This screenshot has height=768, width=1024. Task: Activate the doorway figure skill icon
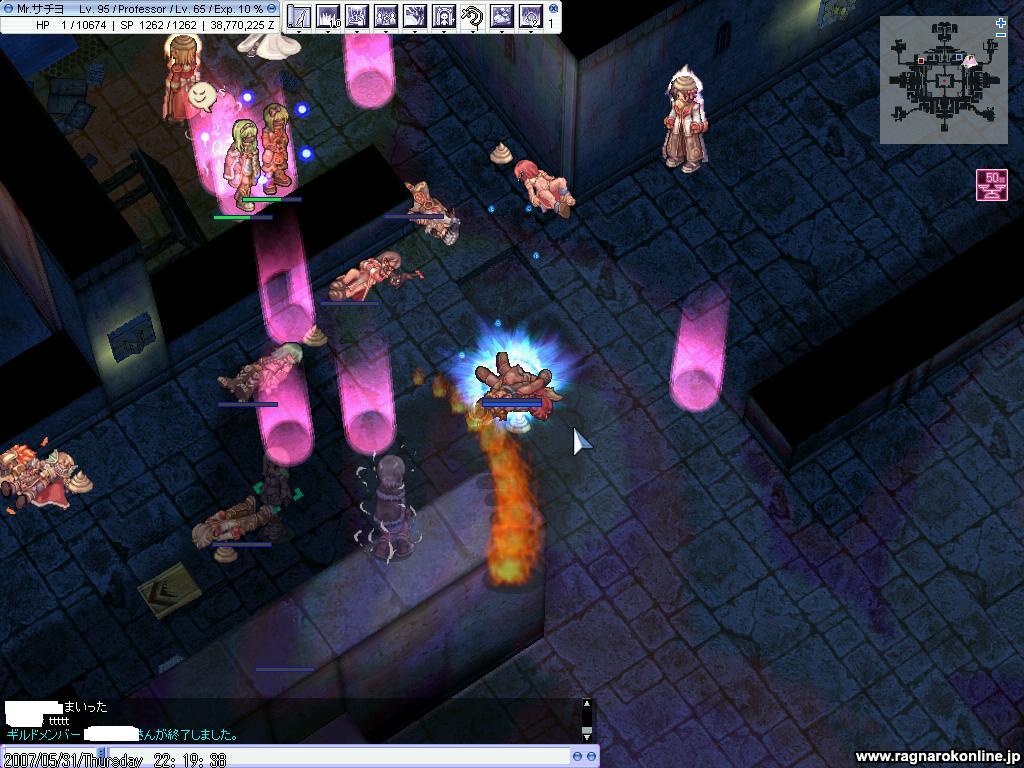point(444,16)
